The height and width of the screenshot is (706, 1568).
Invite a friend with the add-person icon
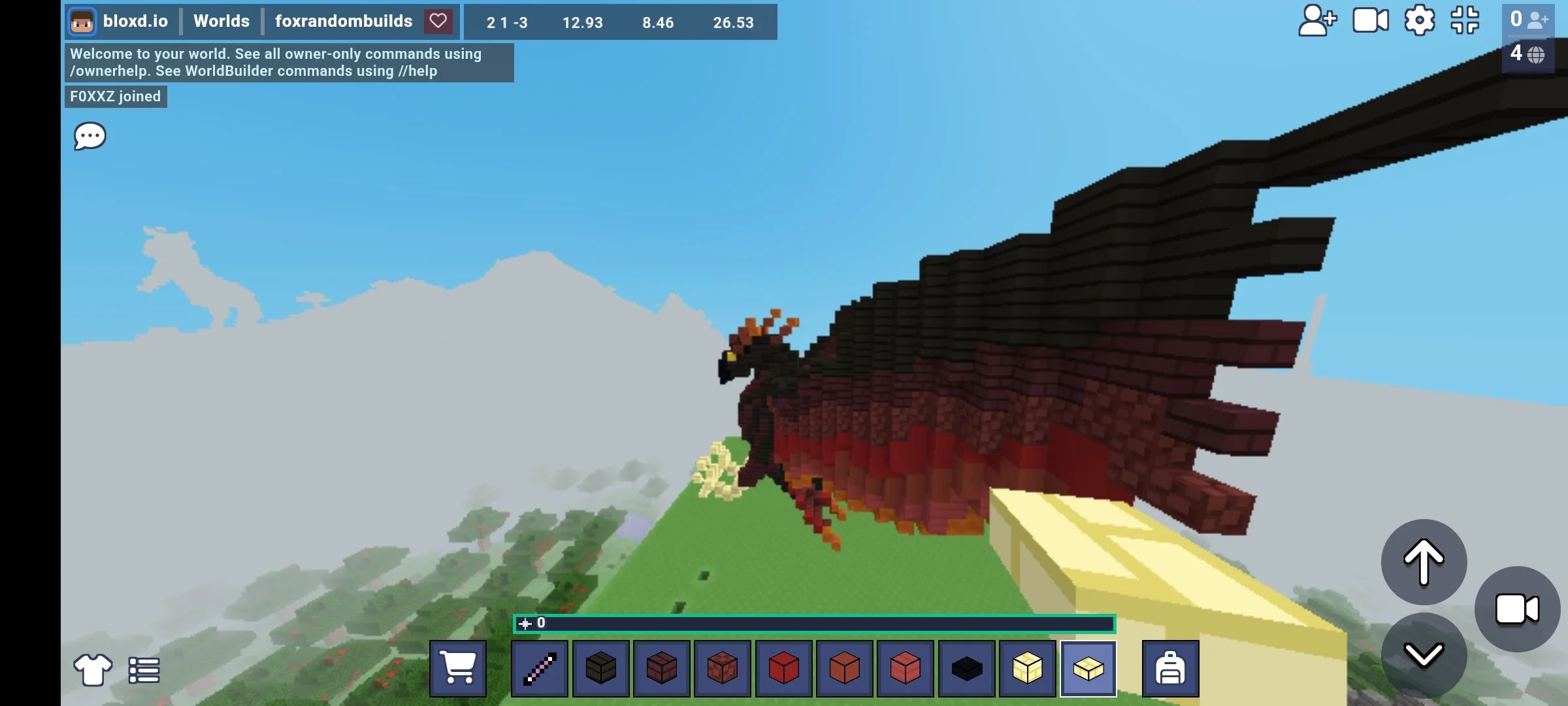[1317, 21]
